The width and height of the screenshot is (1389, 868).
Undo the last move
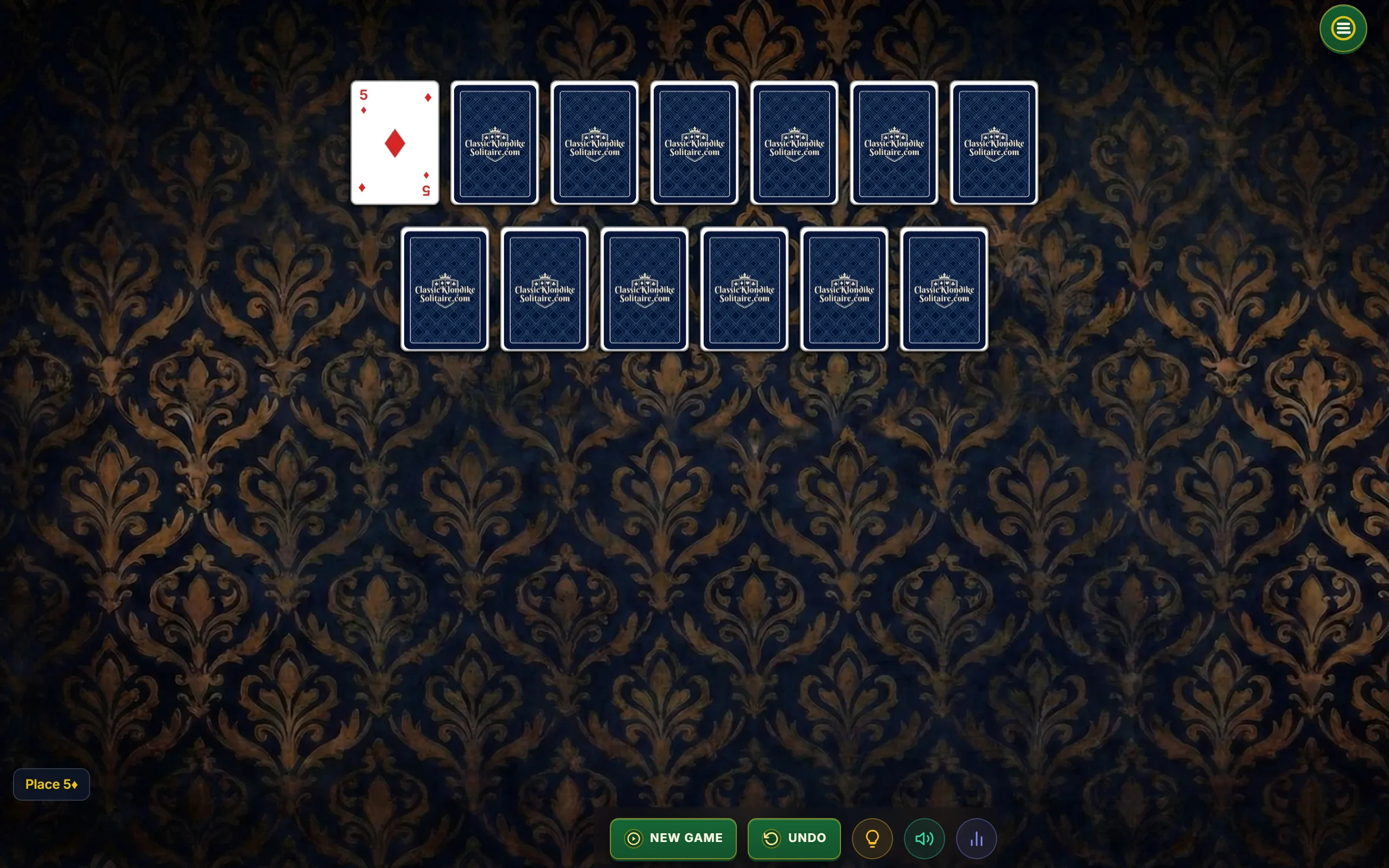[x=794, y=838]
